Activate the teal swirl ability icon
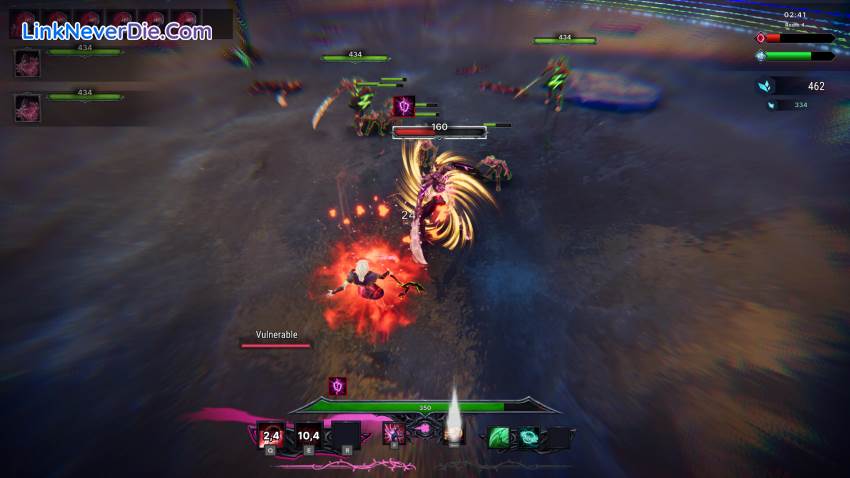 tap(527, 436)
